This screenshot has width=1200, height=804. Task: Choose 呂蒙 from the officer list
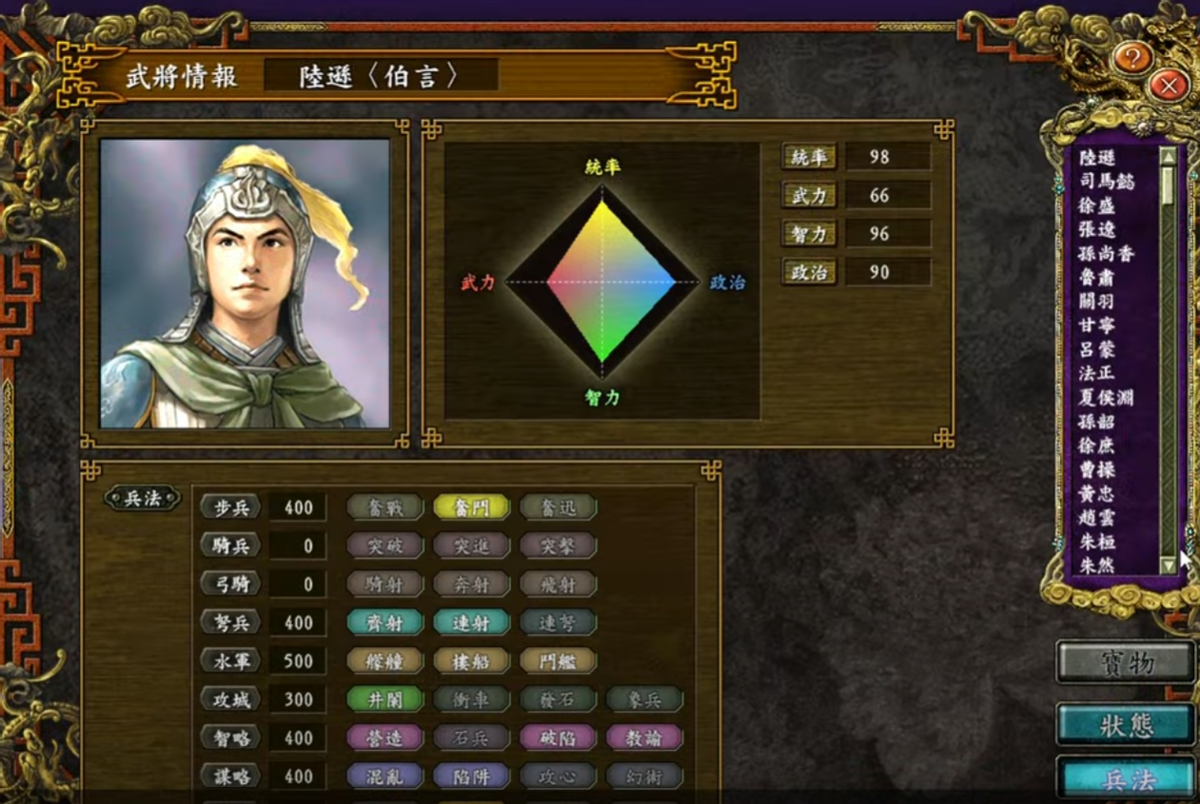[1098, 349]
